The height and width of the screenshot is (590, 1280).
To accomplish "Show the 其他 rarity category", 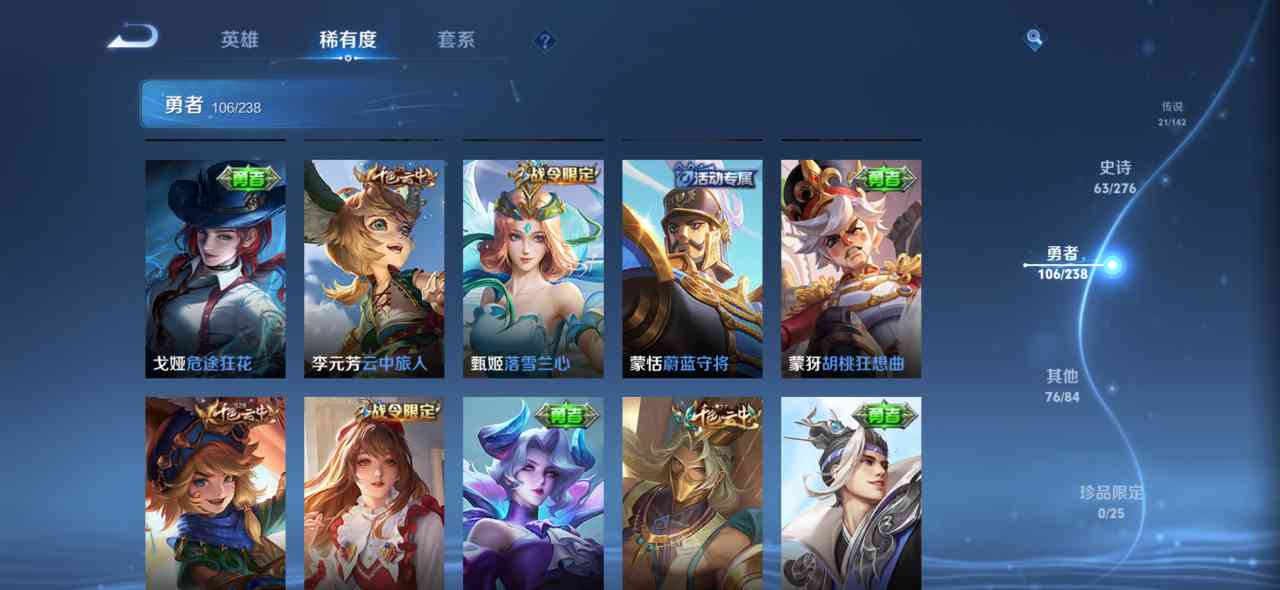I will point(1062,385).
